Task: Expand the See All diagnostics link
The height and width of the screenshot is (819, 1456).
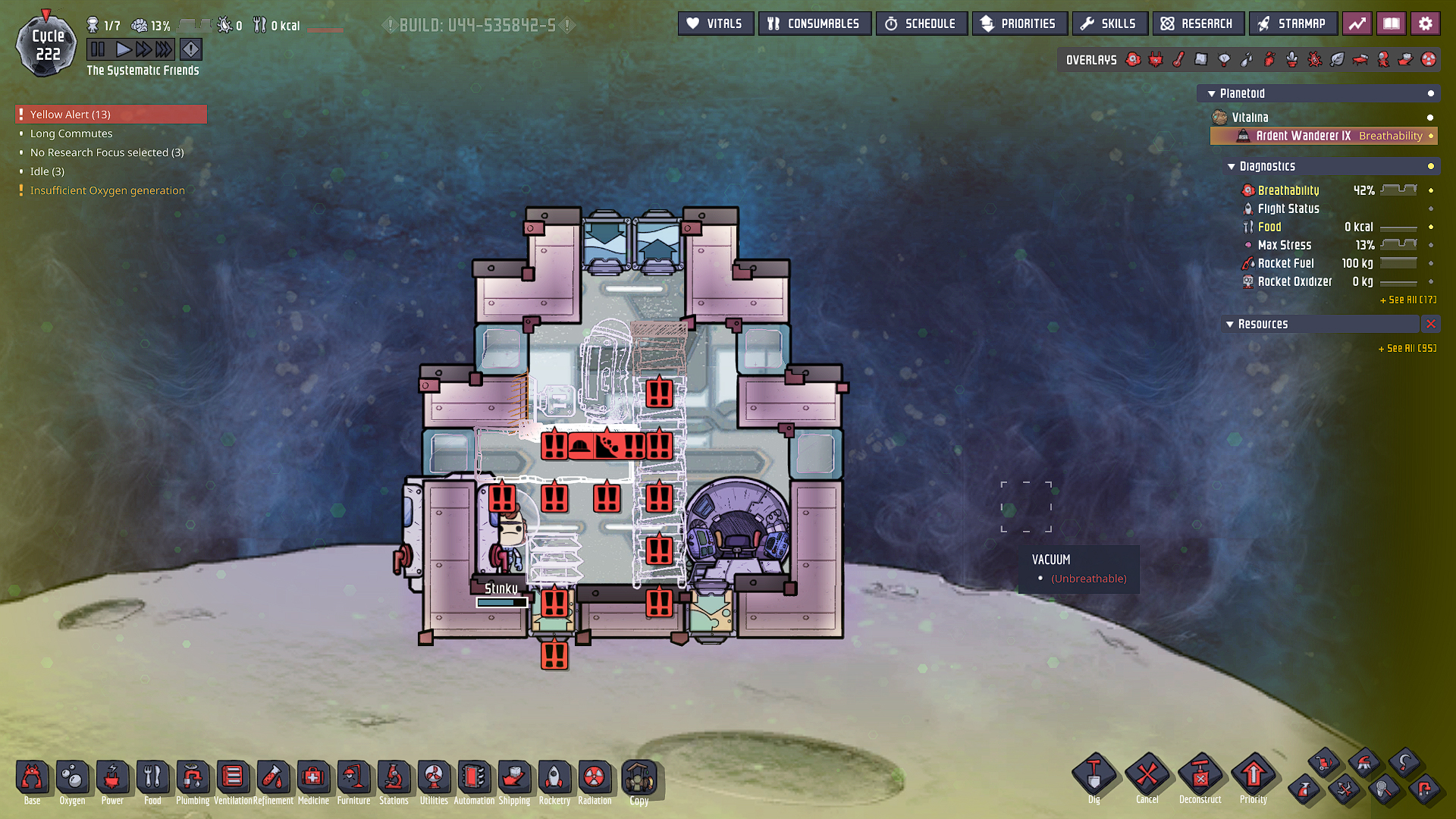Action: click(1408, 300)
